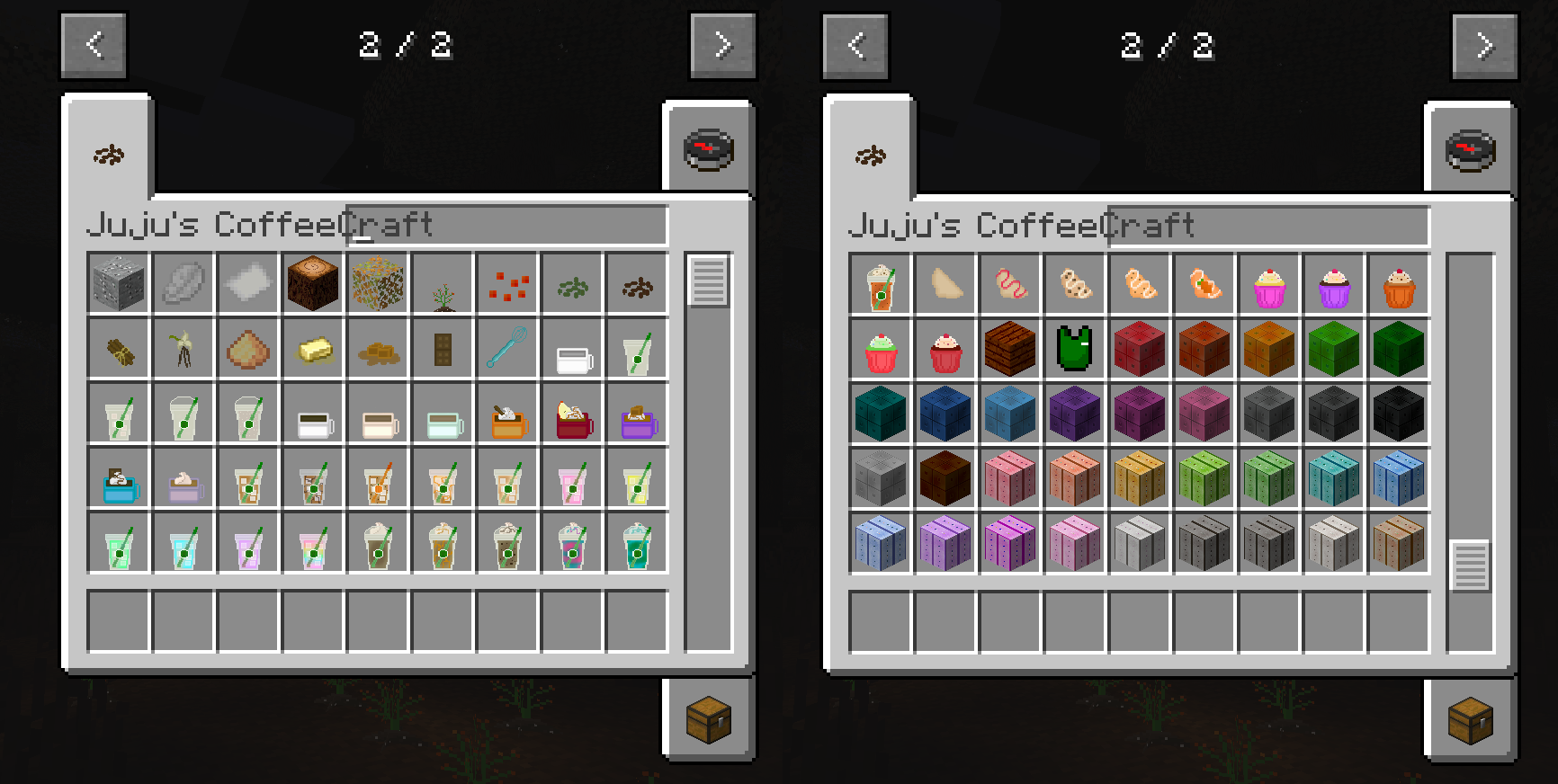The height and width of the screenshot is (784, 1558).
Task: Click the pink frosted cupcake item
Action: [x=1269, y=283]
